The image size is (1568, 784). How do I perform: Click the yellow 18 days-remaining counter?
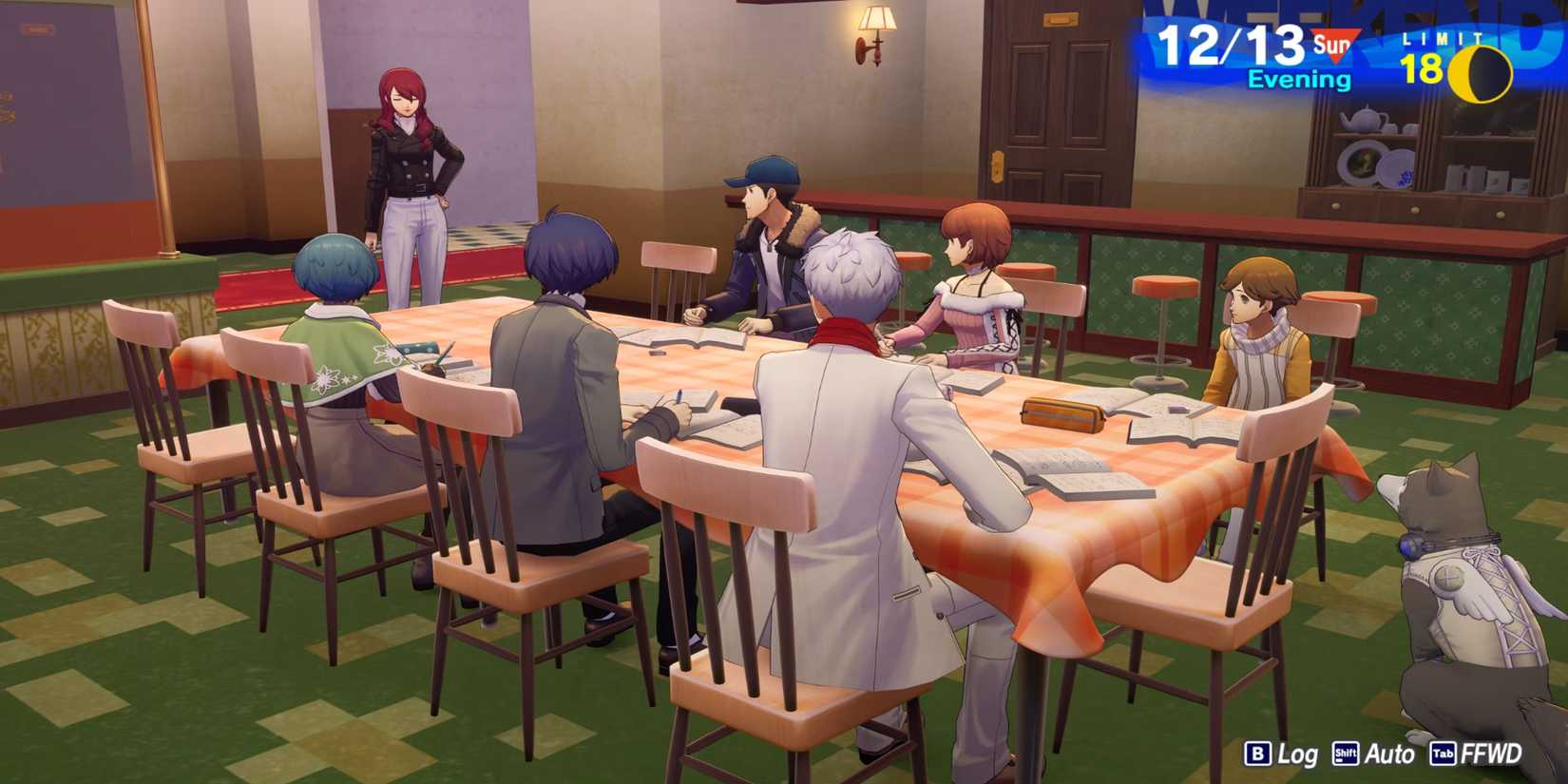click(1421, 68)
